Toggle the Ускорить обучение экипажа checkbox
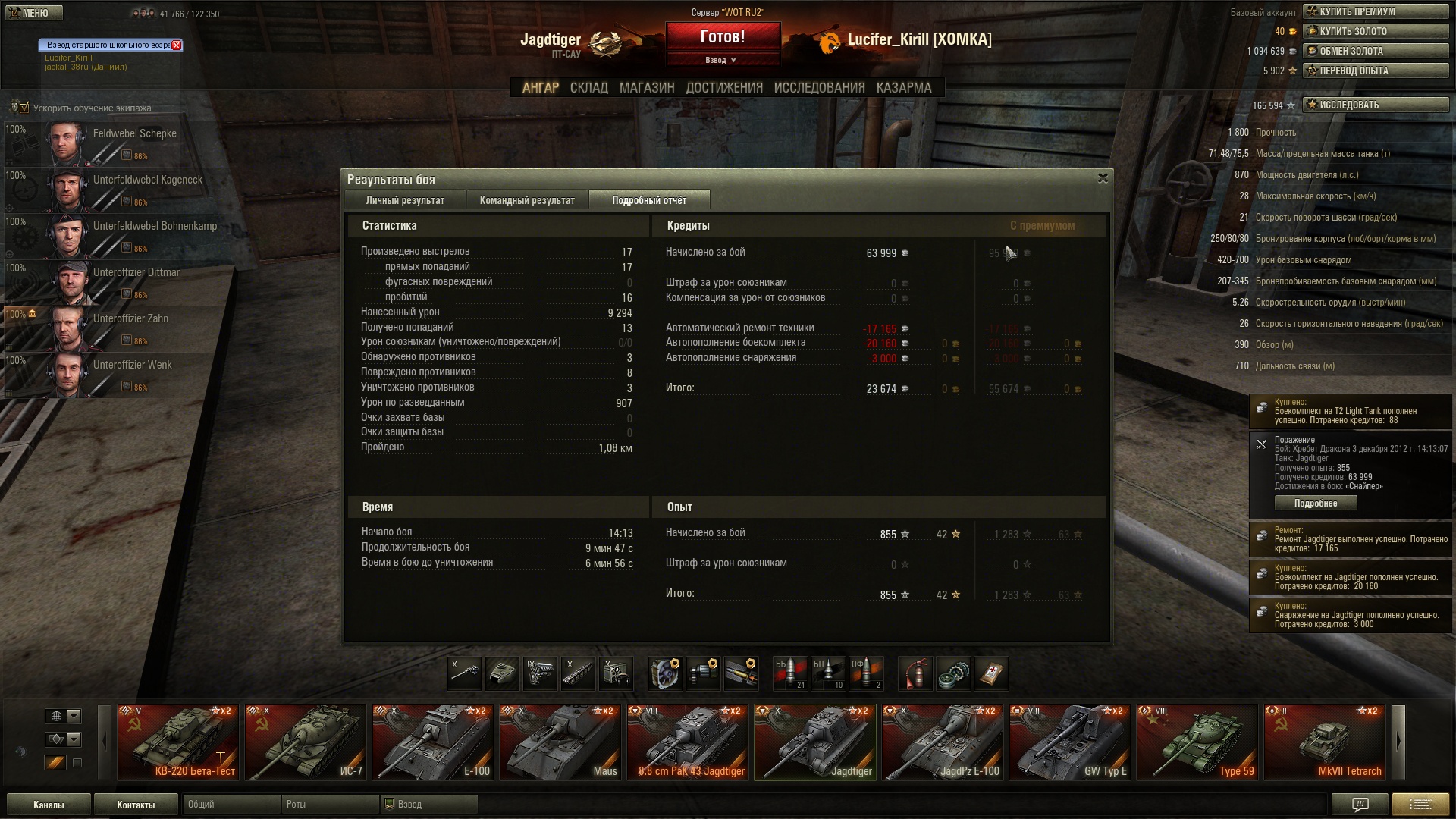1456x819 pixels. [24, 108]
